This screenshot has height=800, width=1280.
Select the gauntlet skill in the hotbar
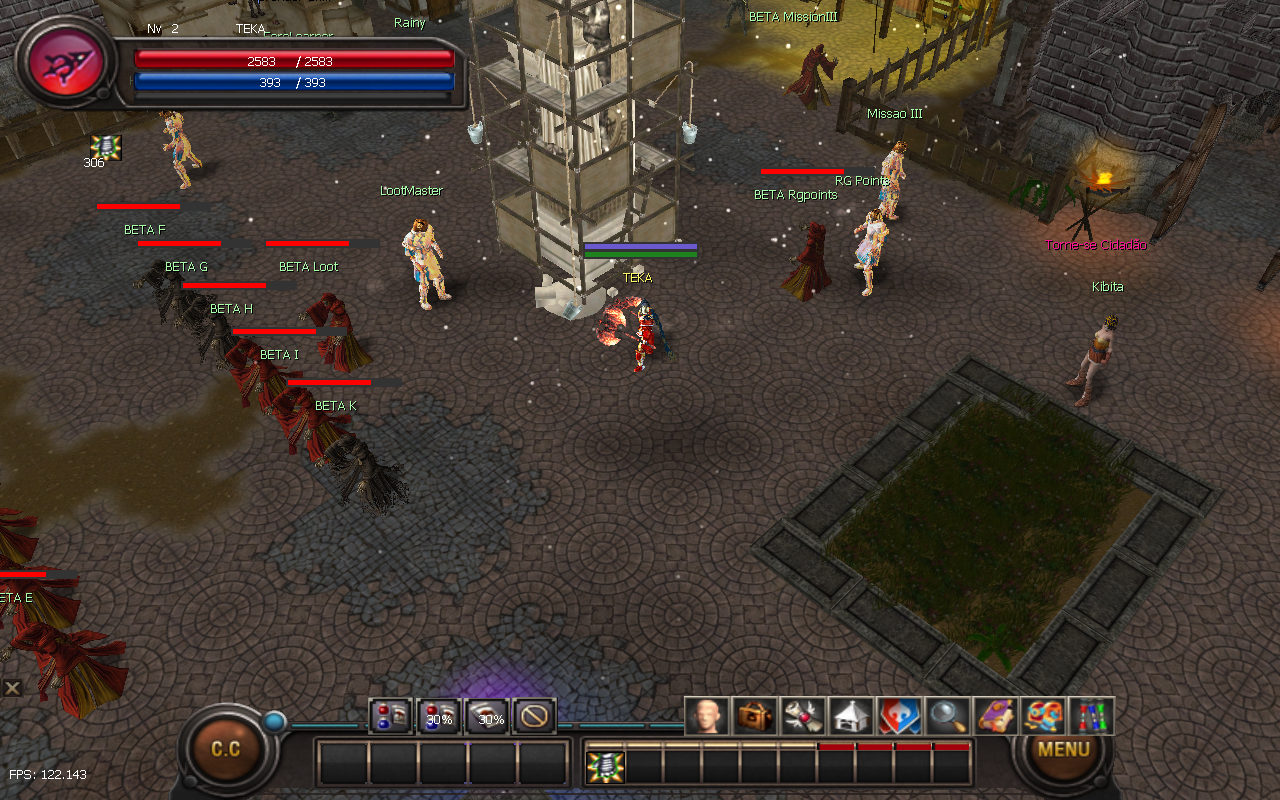point(605,767)
